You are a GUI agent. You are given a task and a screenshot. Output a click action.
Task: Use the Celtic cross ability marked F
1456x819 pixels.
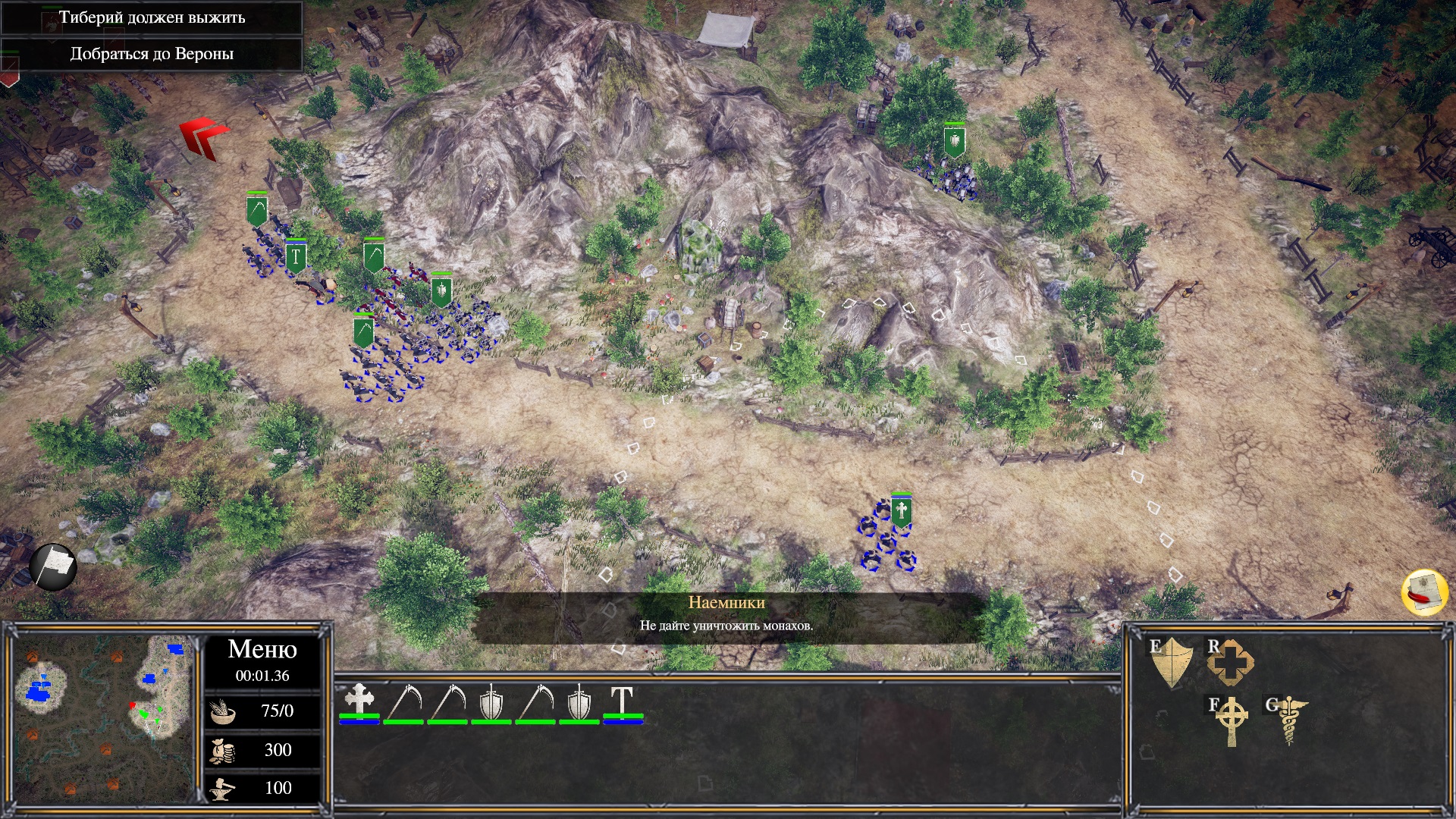point(1231,720)
